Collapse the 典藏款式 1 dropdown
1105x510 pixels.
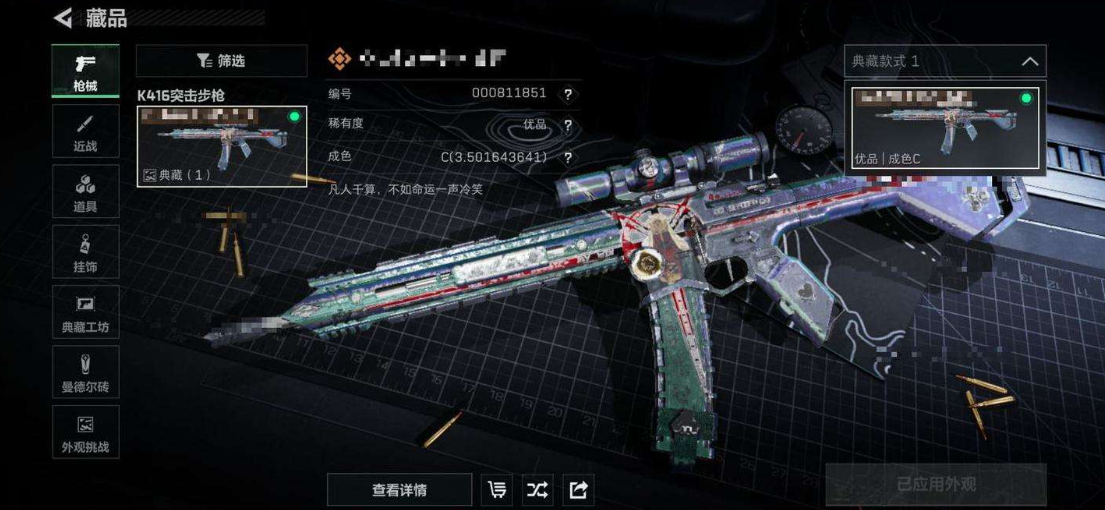[x=1029, y=61]
